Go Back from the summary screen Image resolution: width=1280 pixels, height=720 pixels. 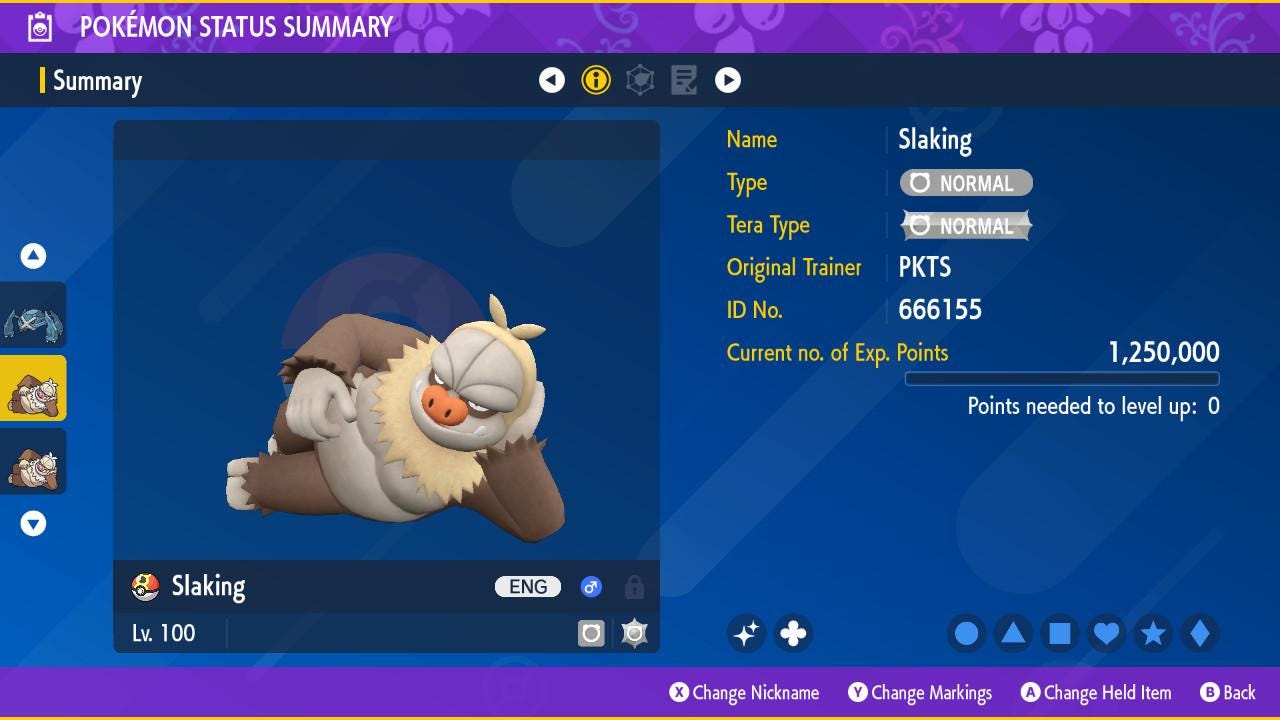[x=1227, y=693]
